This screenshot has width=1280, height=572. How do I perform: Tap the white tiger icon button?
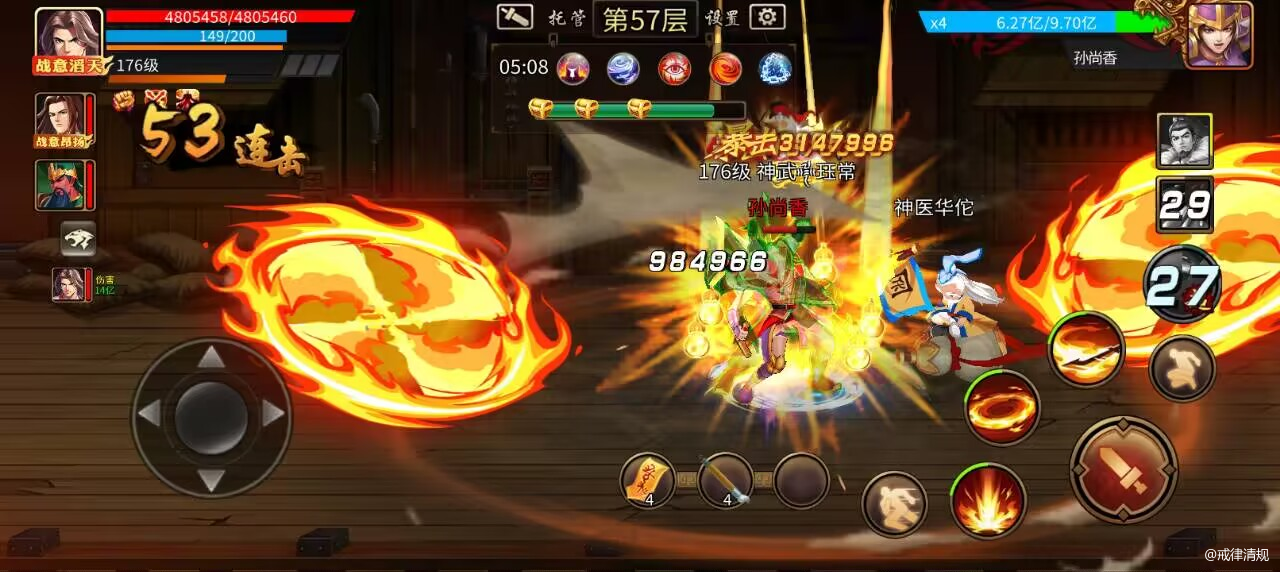pyautogui.click(x=78, y=238)
